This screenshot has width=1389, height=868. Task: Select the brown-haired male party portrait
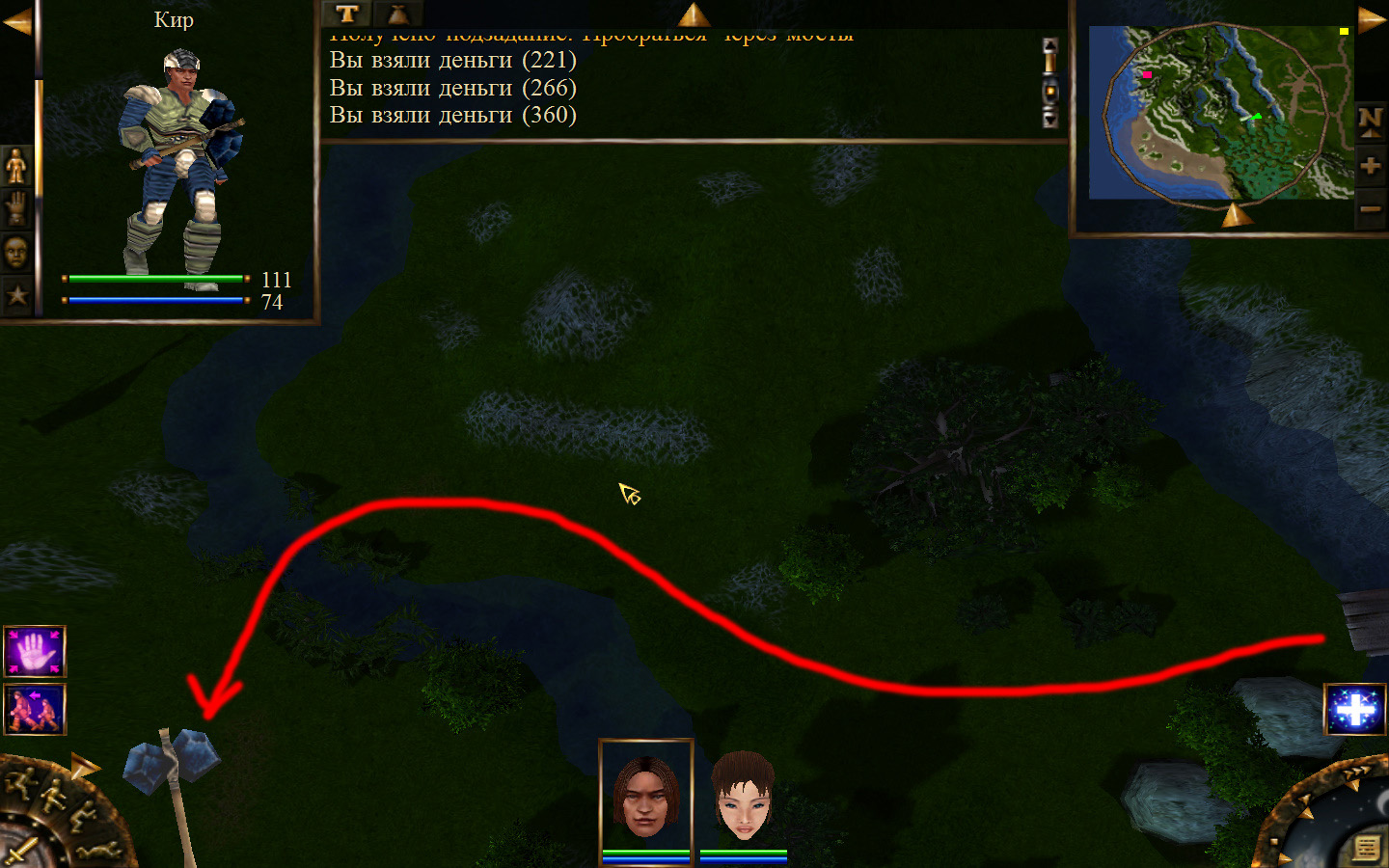(645, 799)
